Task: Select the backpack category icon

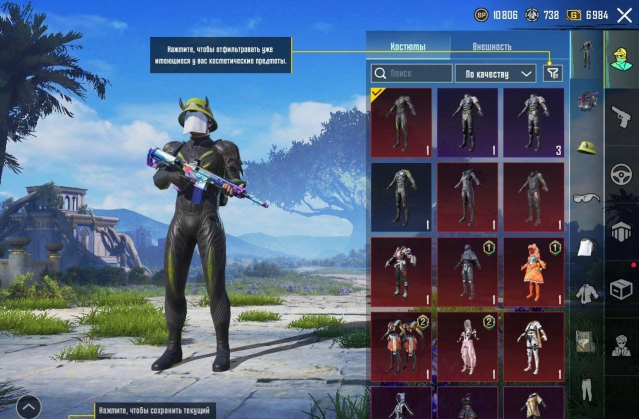Action: coord(586,342)
